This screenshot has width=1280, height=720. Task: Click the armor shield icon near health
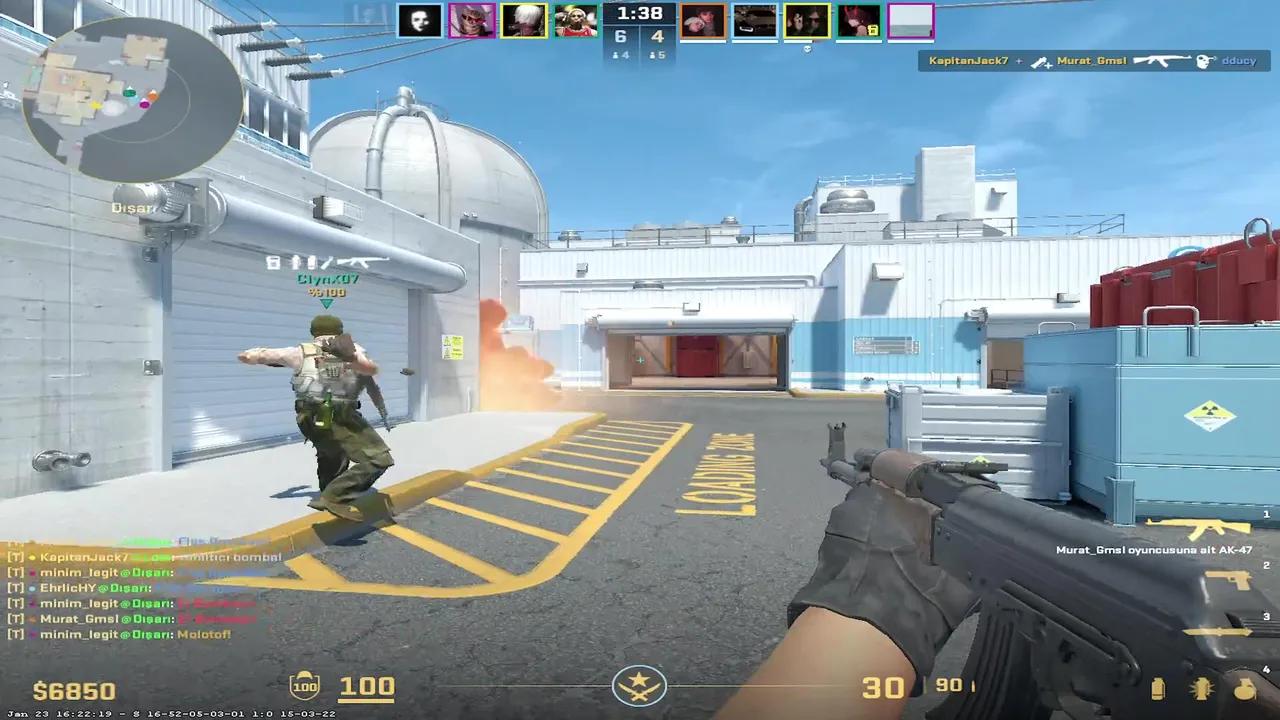305,686
